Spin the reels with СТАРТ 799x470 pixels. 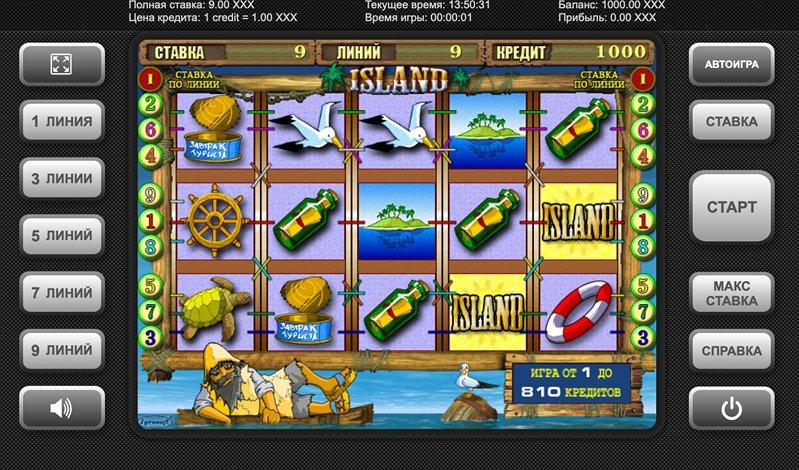pyautogui.click(x=731, y=208)
